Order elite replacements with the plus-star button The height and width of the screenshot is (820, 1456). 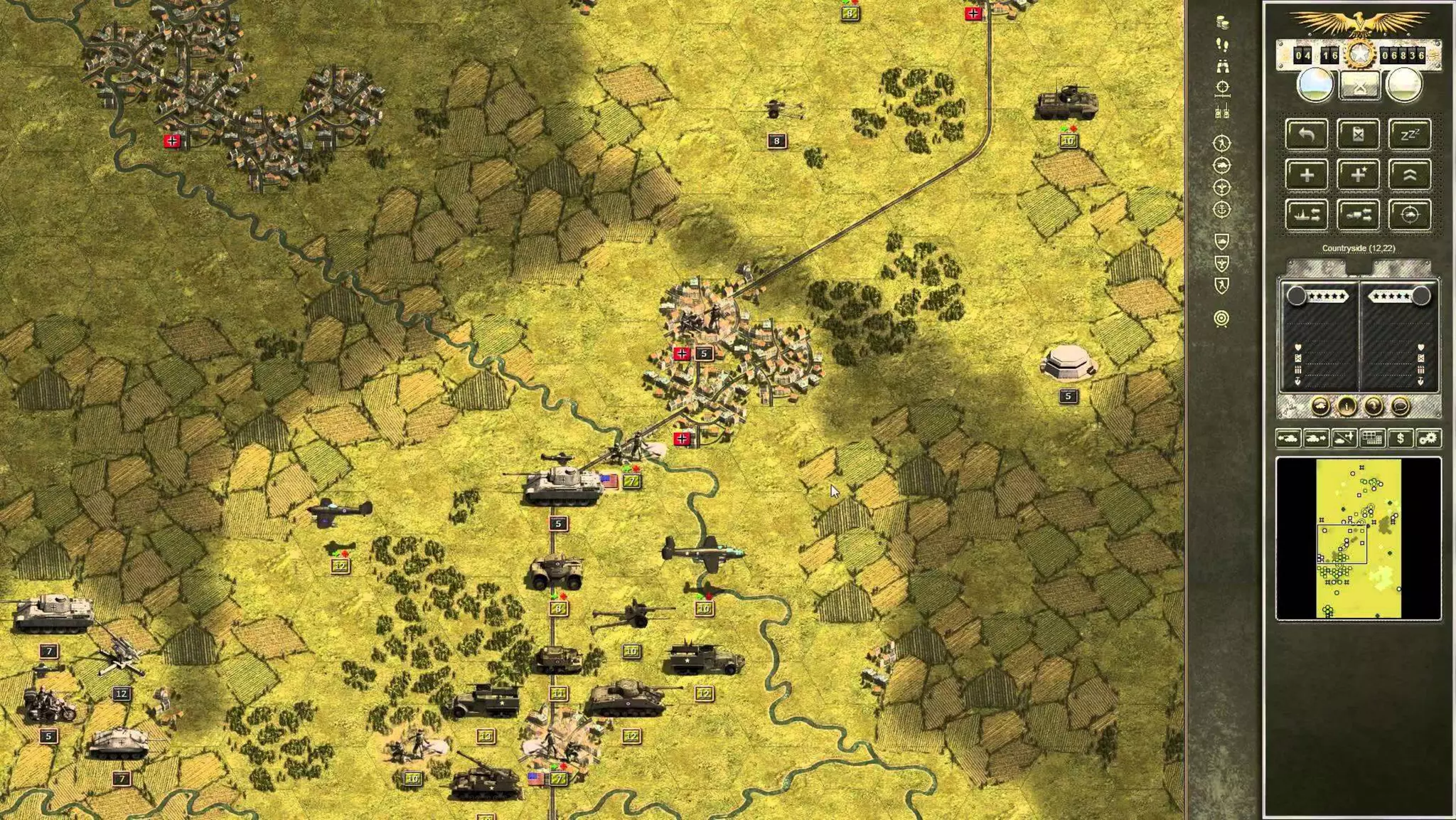click(x=1358, y=175)
